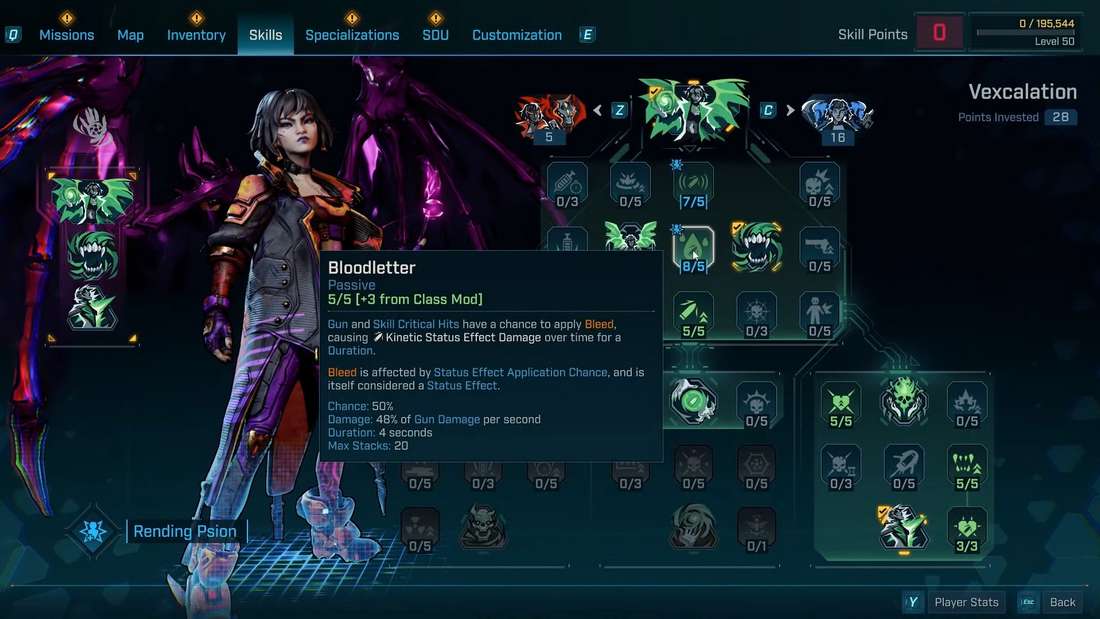Switch to the red skill tree with 5 points
This screenshot has height=619, width=1100.
click(549, 118)
